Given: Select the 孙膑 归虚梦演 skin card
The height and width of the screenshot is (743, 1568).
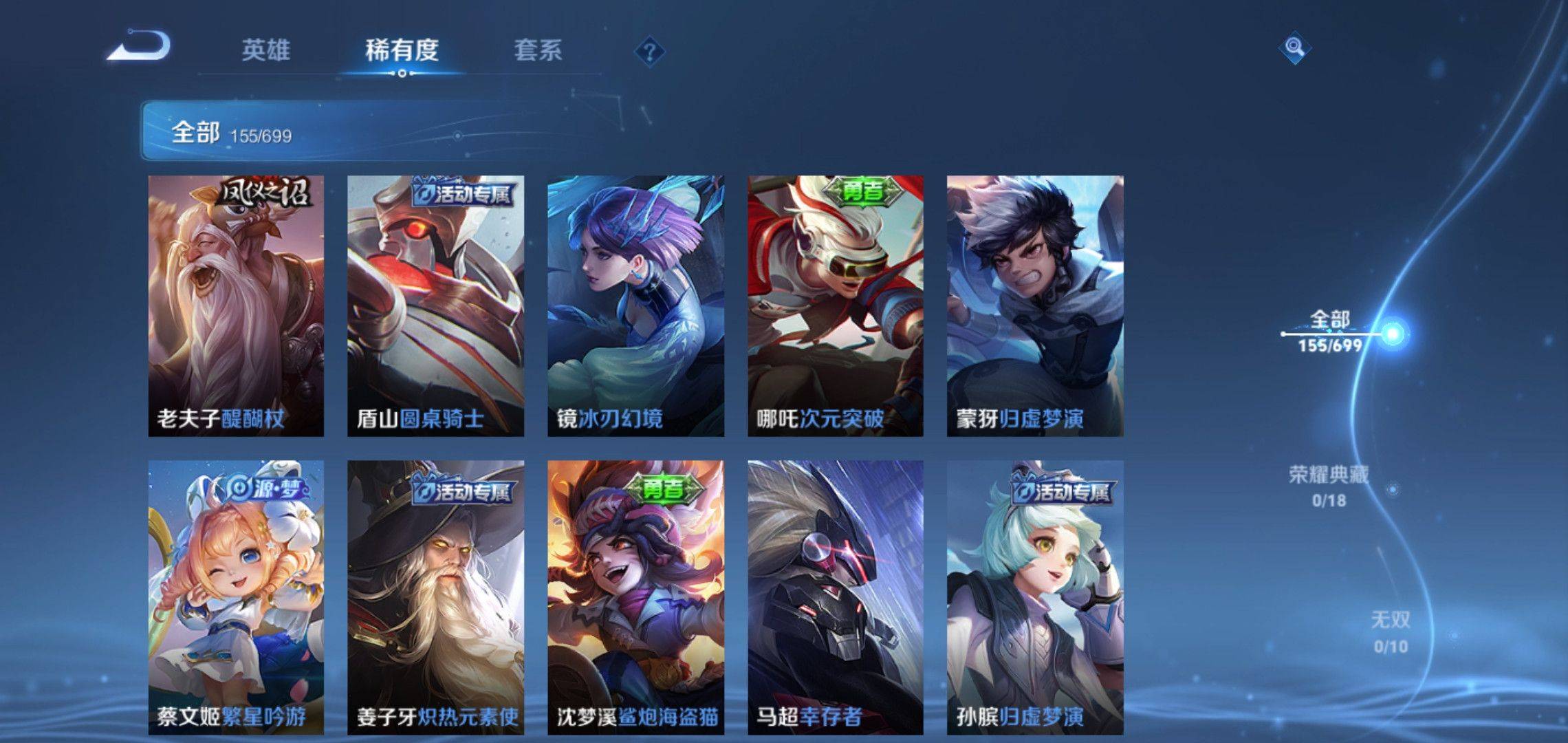Looking at the screenshot, I should [1035, 596].
